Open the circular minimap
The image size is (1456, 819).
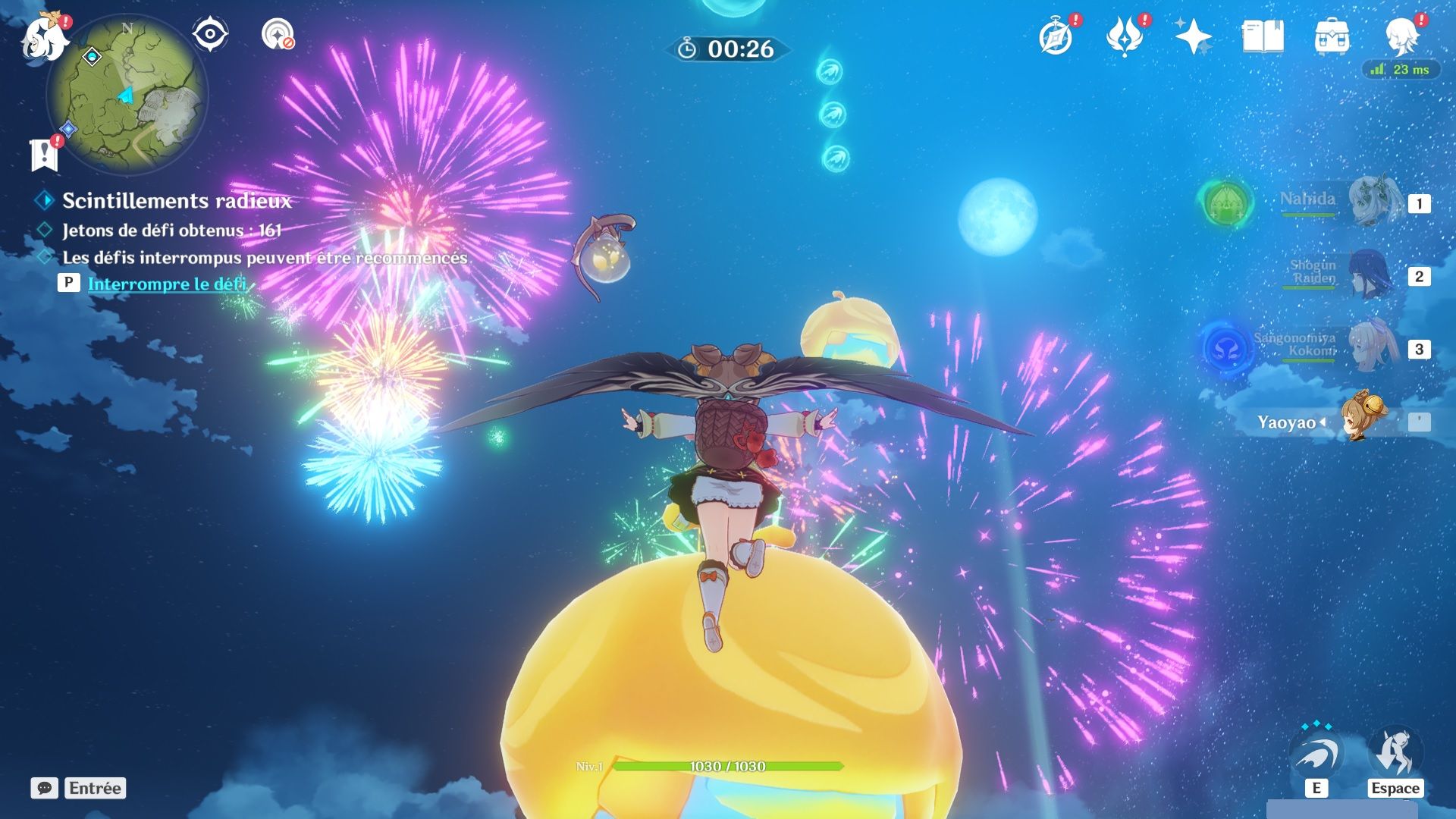click(x=127, y=95)
